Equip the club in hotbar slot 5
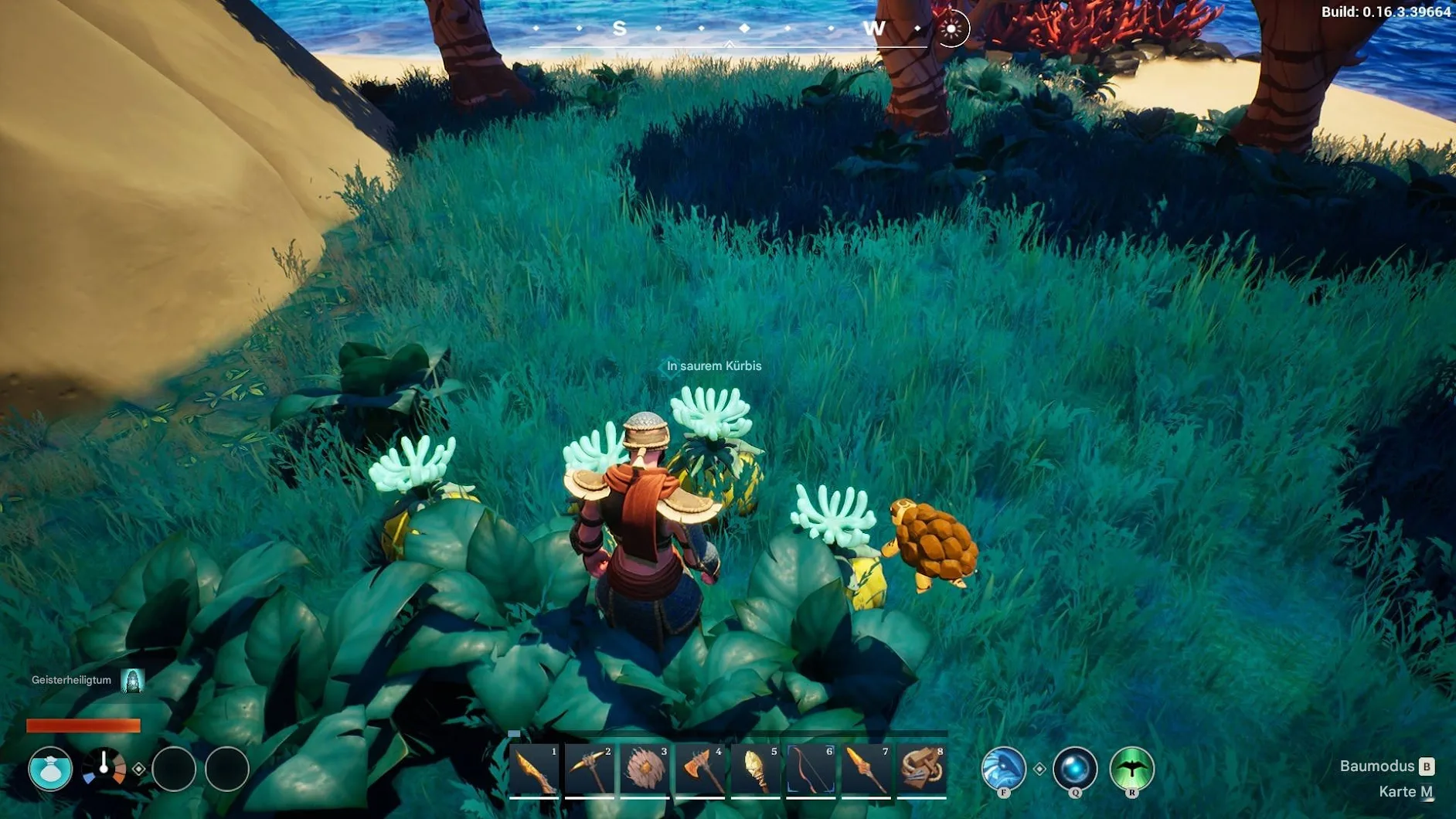The width and height of the screenshot is (1456, 819). pos(756,770)
